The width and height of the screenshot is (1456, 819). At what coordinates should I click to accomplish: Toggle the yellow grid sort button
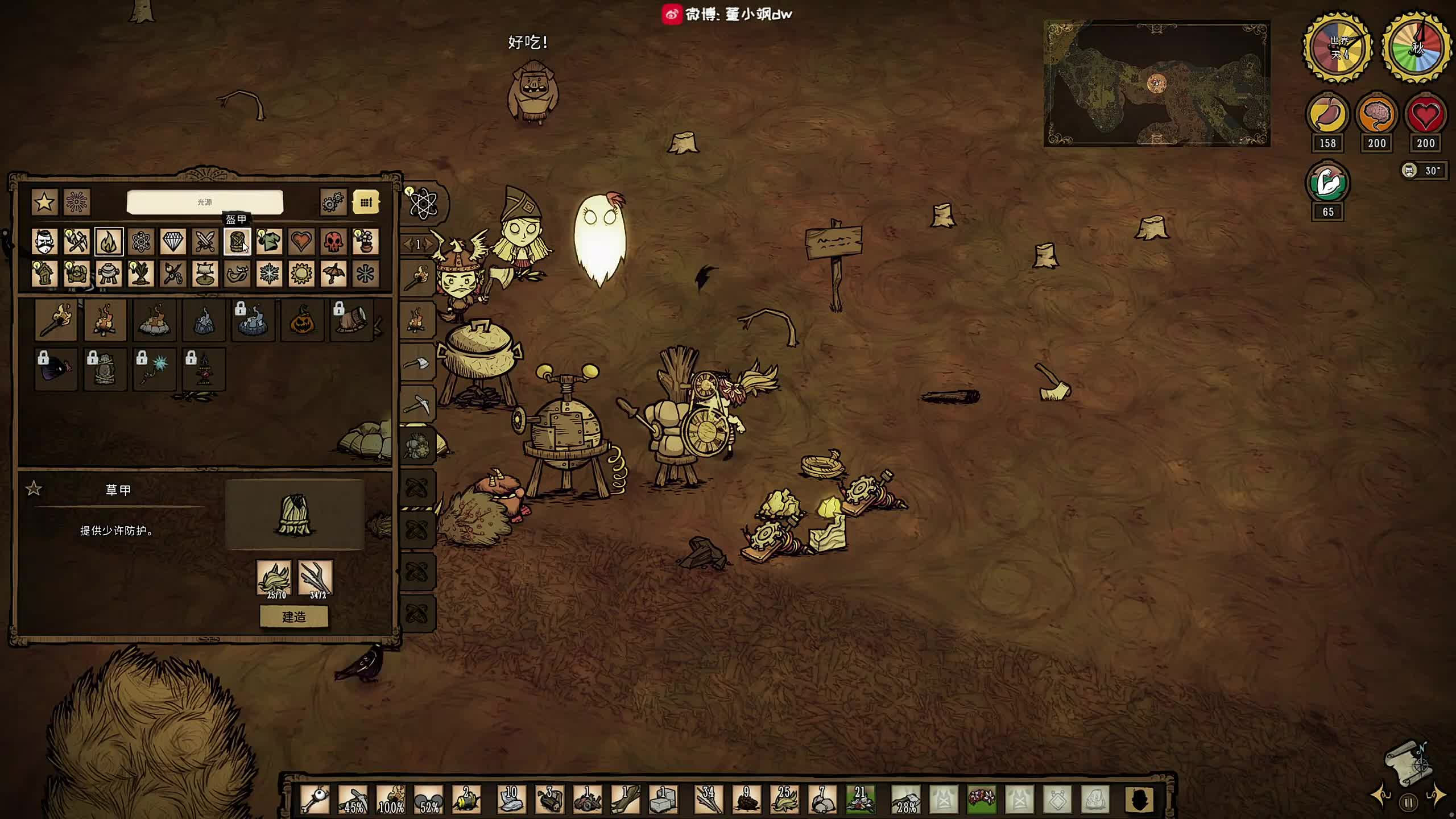click(x=366, y=202)
